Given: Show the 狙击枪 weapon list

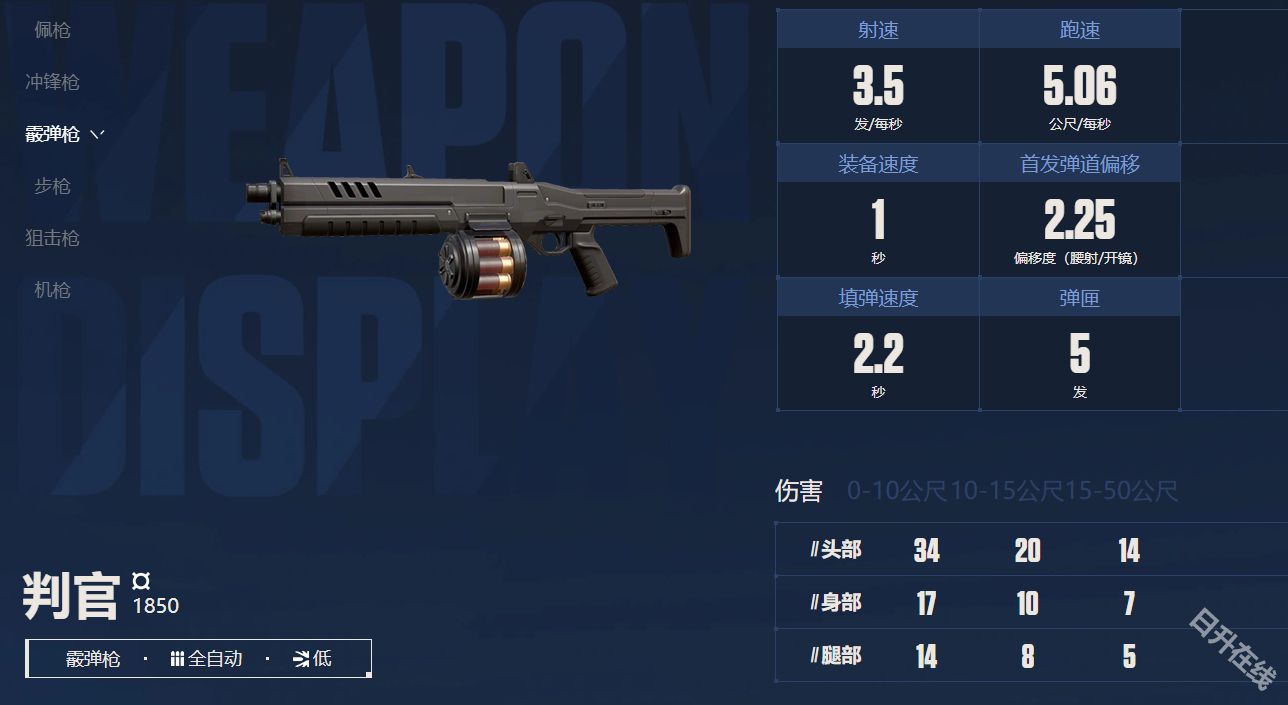Looking at the screenshot, I should pyautogui.click(x=52, y=238).
